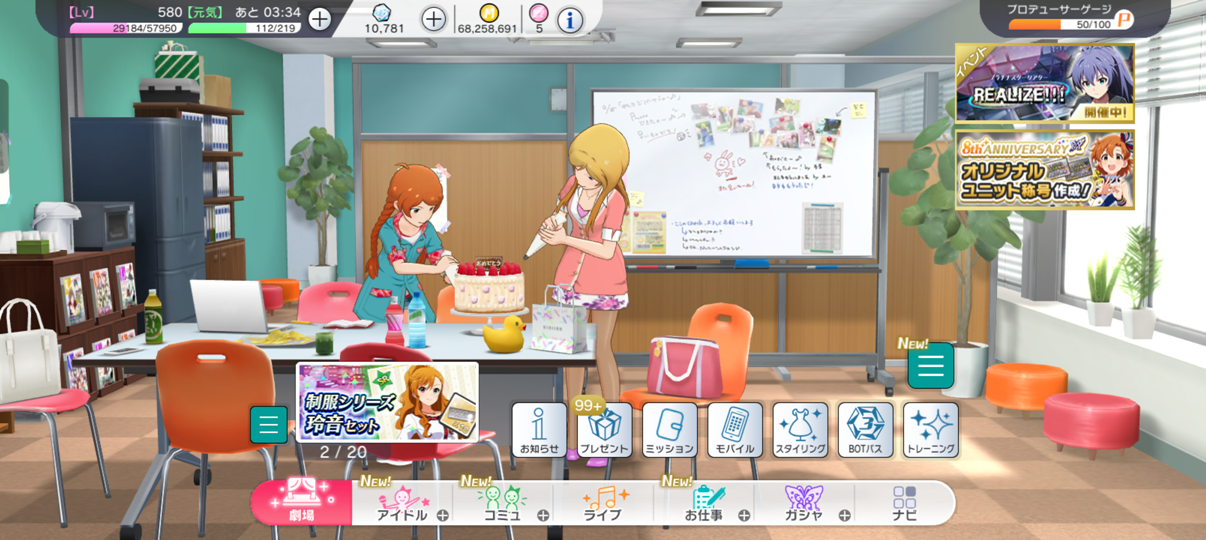1206x540 pixels.
Task: Select the BOTパス pass icon
Action: pos(865,430)
